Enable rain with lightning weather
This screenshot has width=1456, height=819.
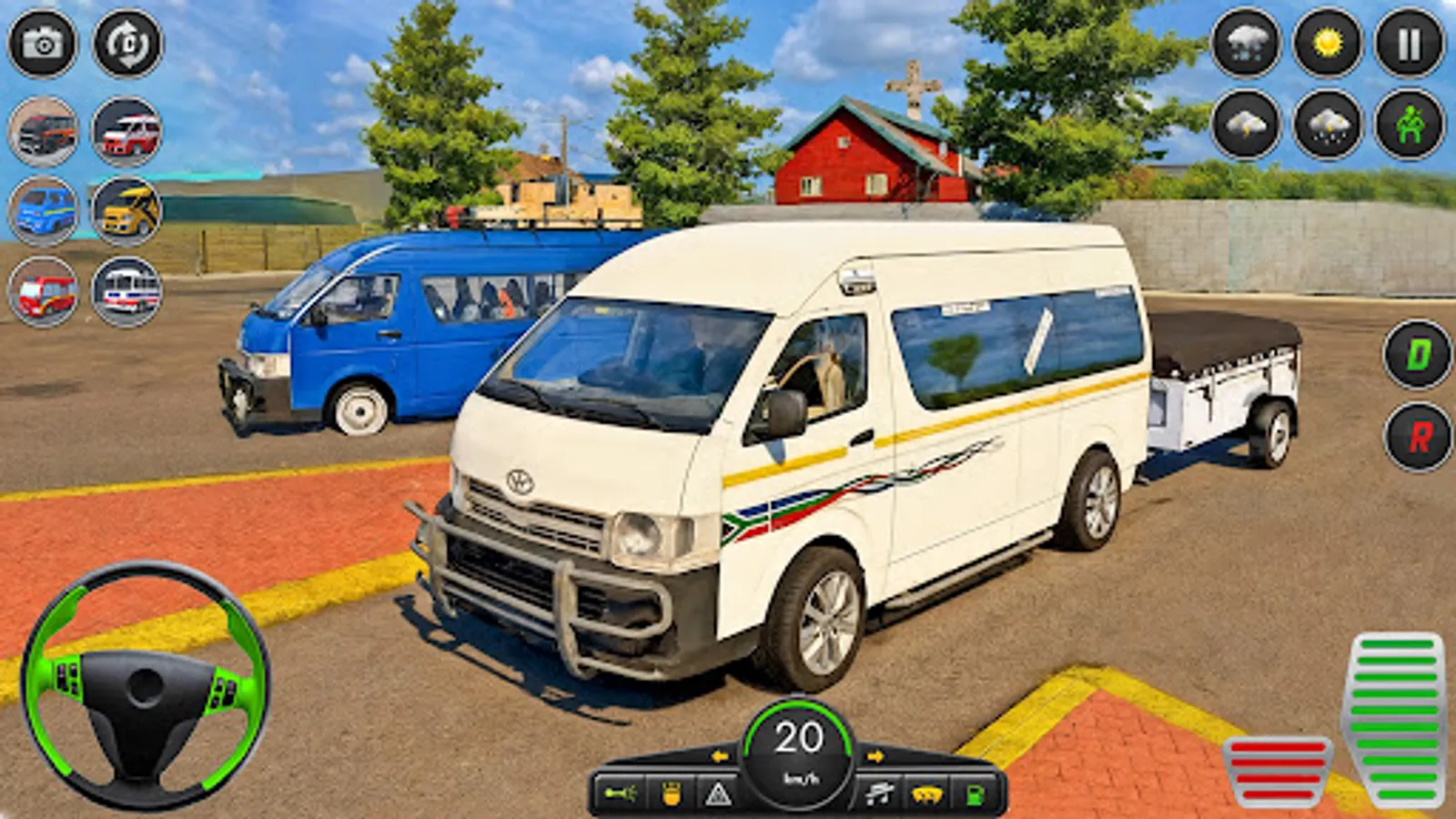pyautogui.click(x=1327, y=123)
